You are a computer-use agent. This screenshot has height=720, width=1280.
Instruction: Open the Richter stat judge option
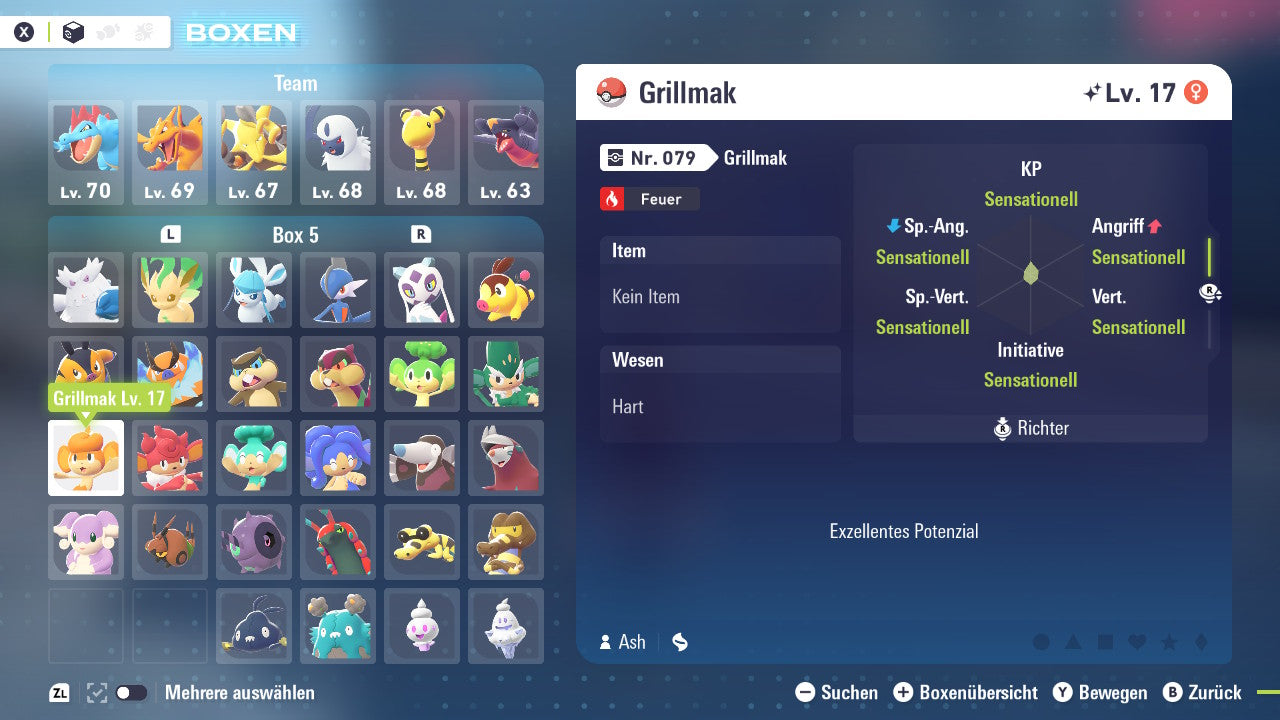1030,428
